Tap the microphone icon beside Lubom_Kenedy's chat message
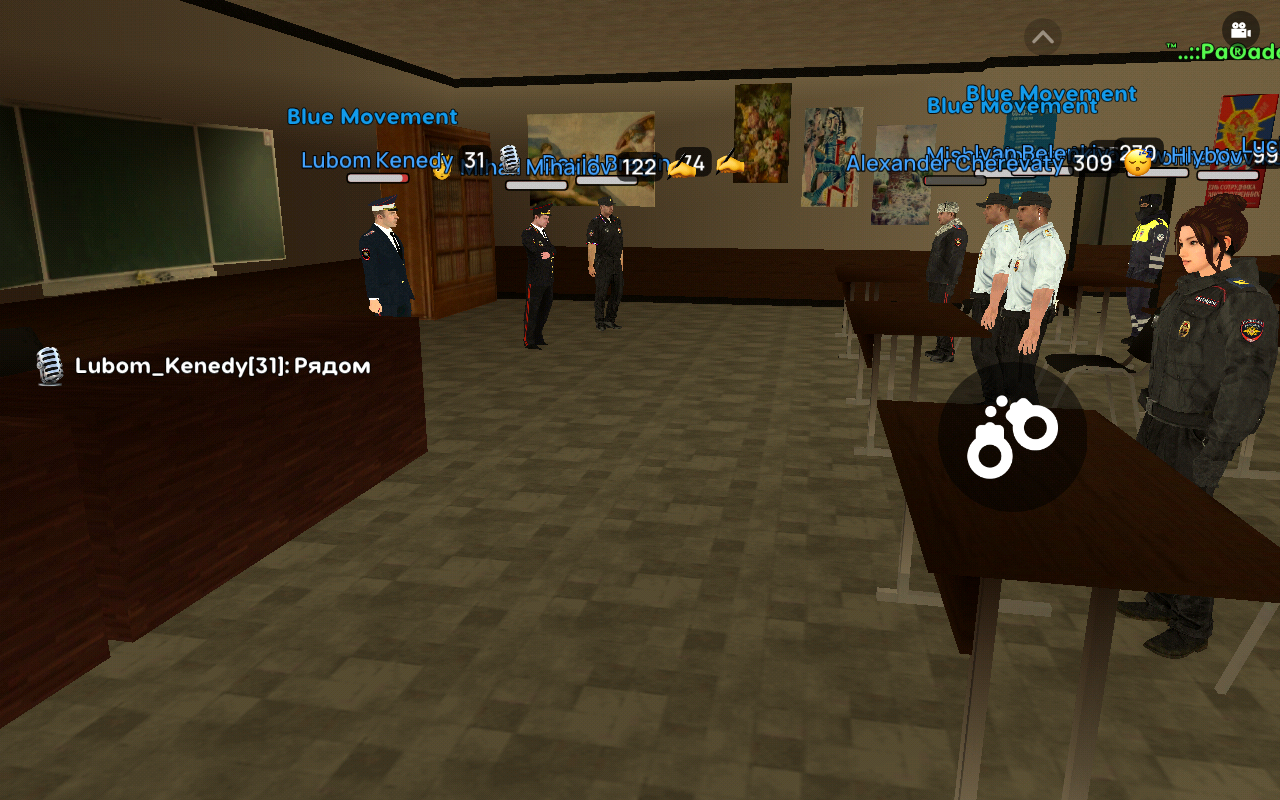The image size is (1280, 800). (x=50, y=365)
